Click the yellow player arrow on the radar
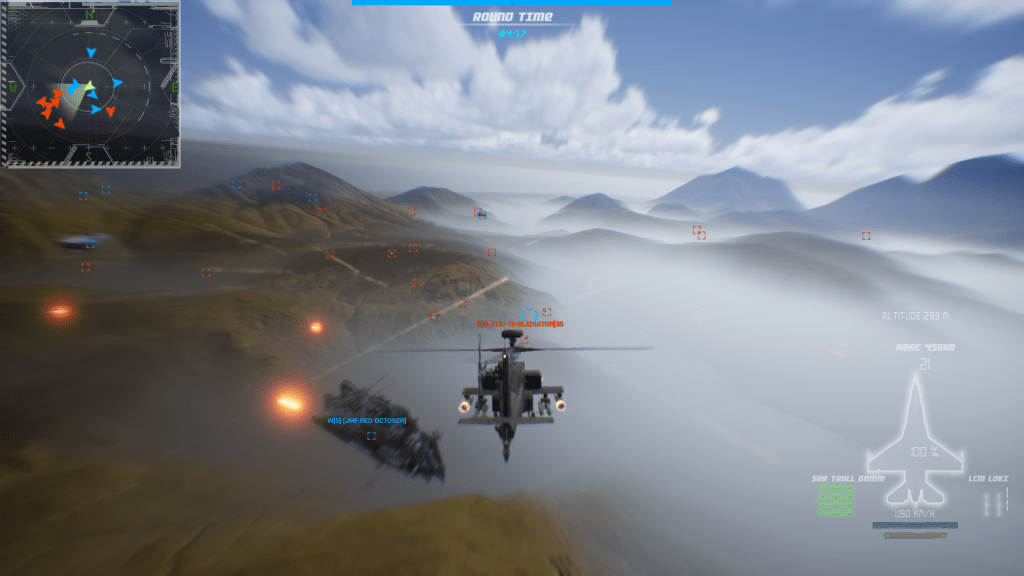This screenshot has width=1024, height=576. point(88,86)
